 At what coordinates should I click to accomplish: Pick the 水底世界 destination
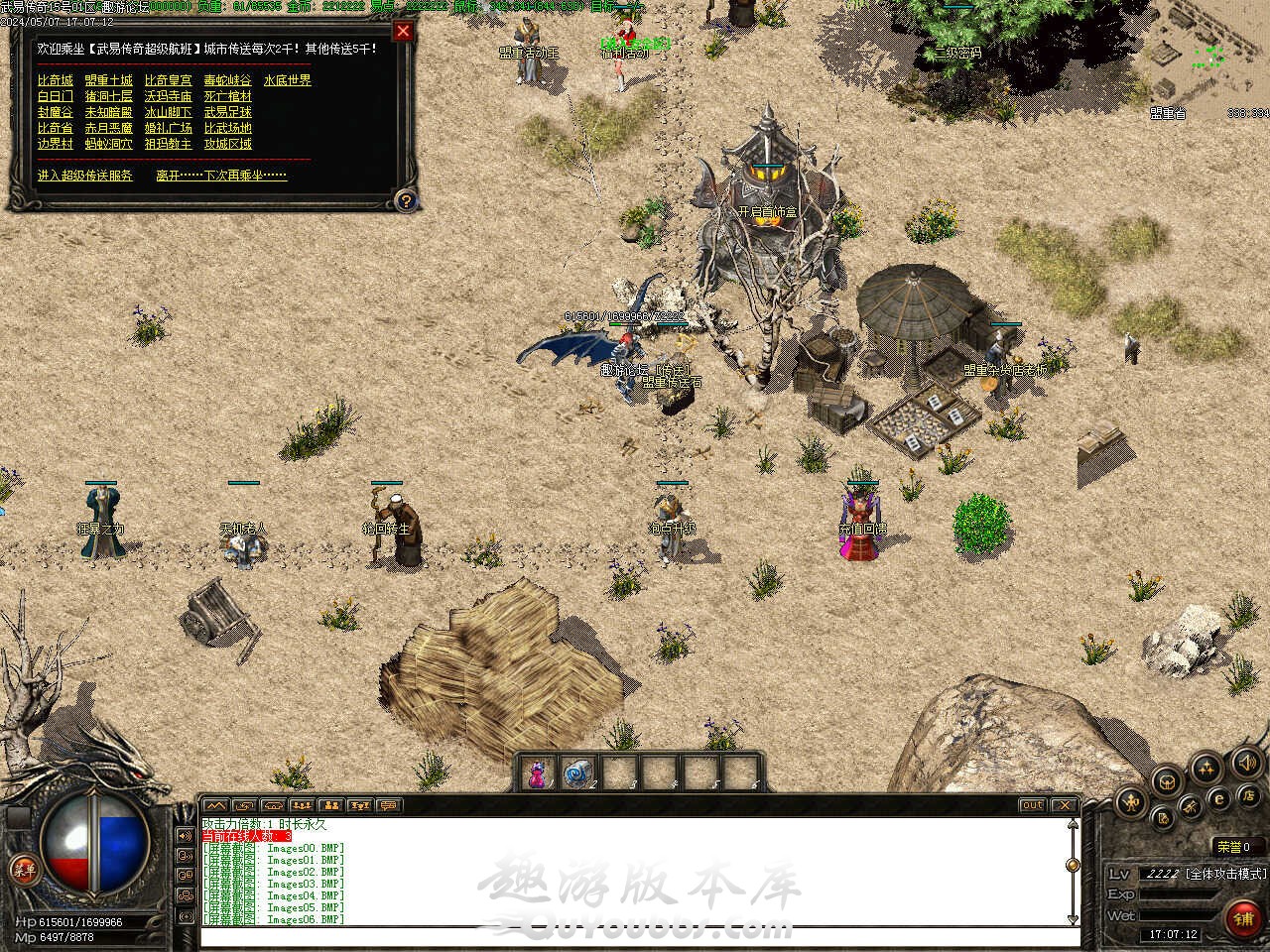coord(287,80)
